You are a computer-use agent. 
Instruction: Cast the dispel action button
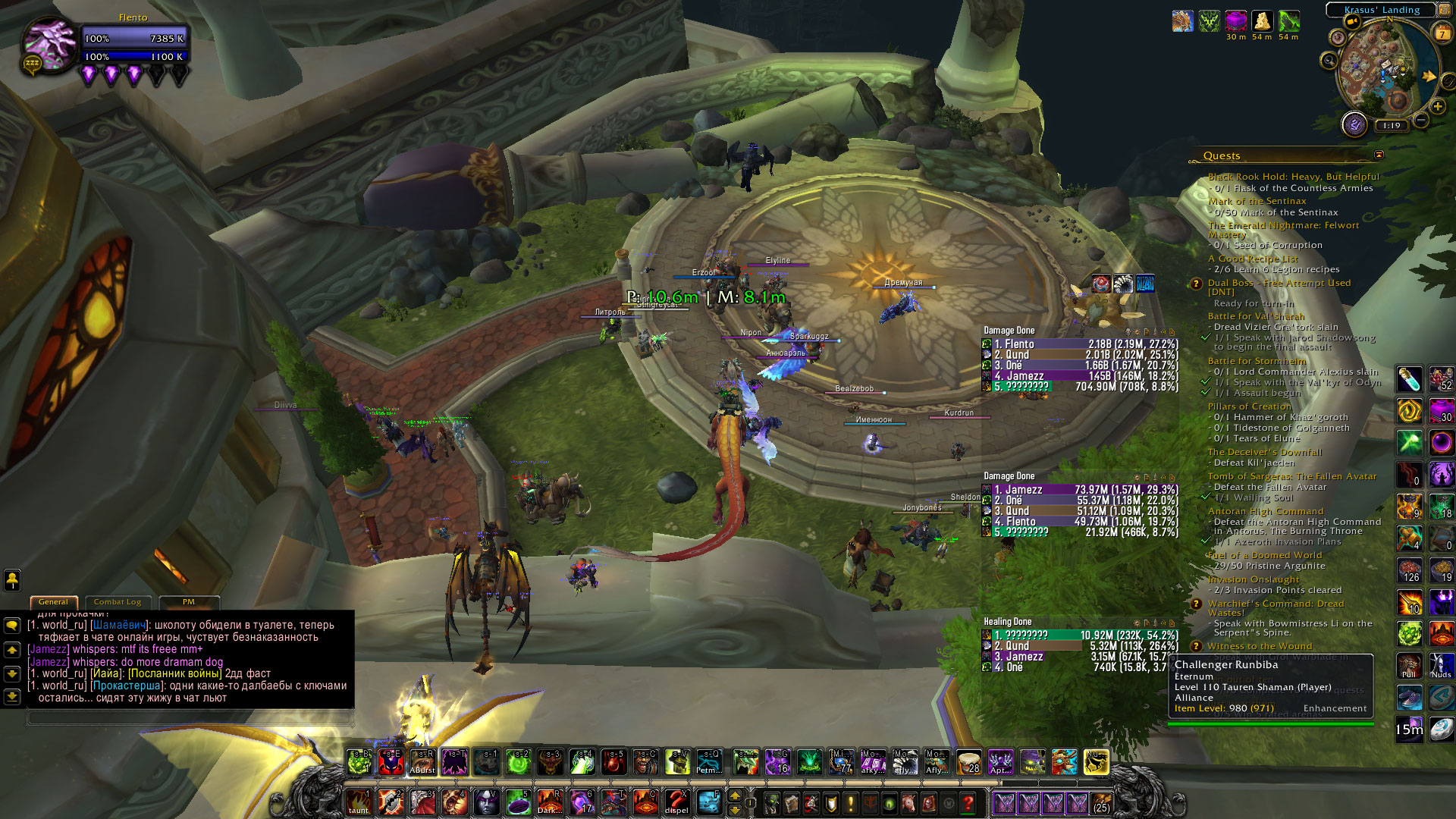[676, 802]
